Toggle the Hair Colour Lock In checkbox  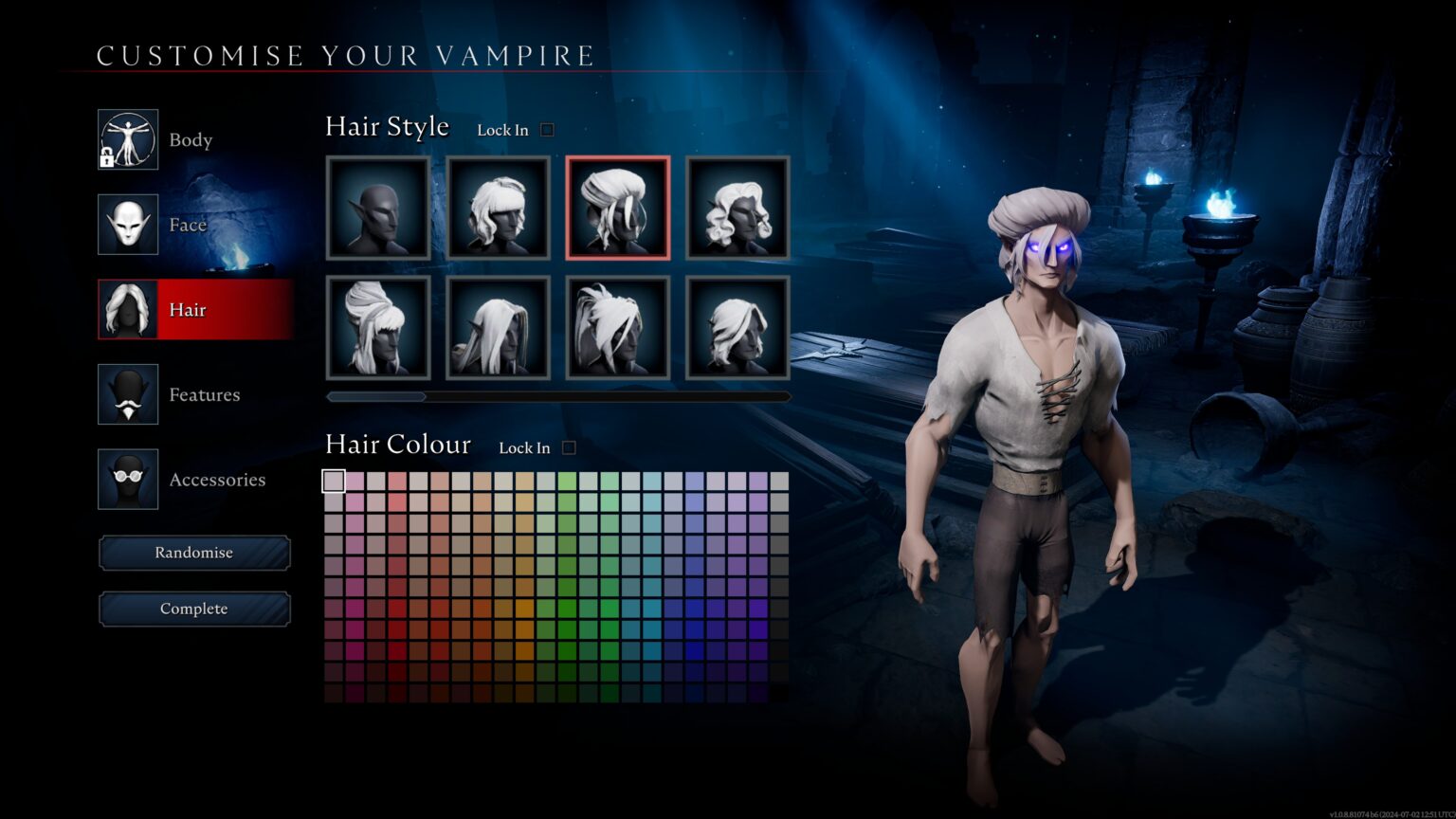click(x=569, y=447)
